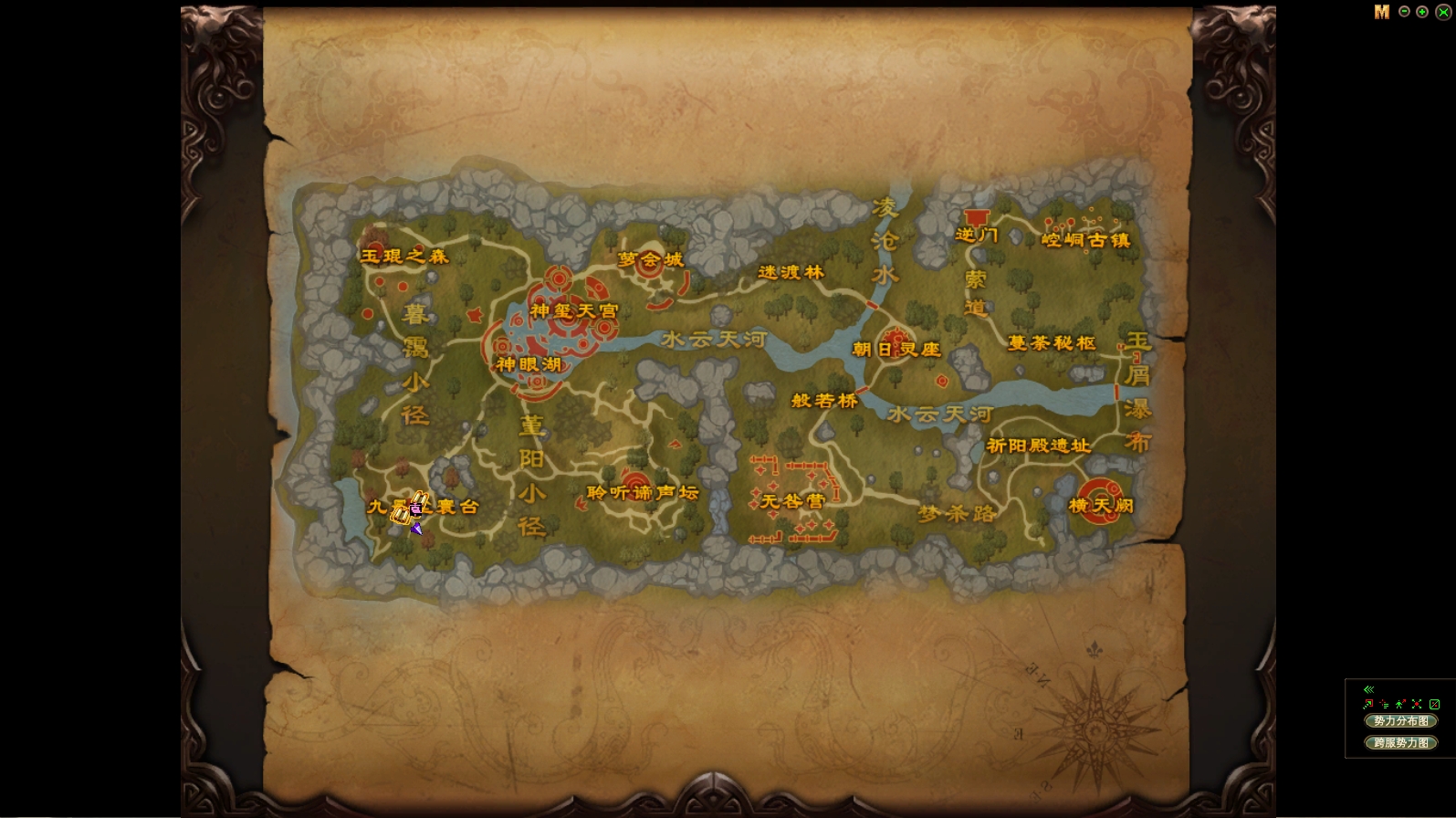
Task: Toggle the green box with diagonal slash icon
Action: 1434,704
